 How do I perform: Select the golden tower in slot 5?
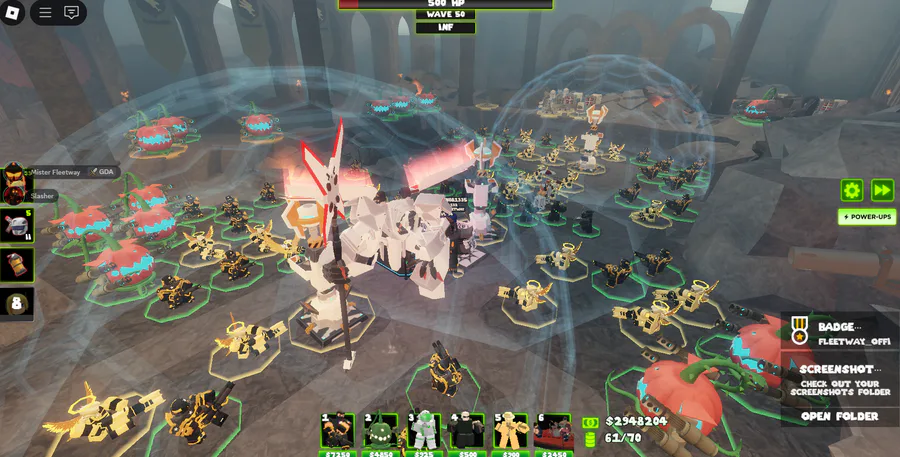pos(510,431)
